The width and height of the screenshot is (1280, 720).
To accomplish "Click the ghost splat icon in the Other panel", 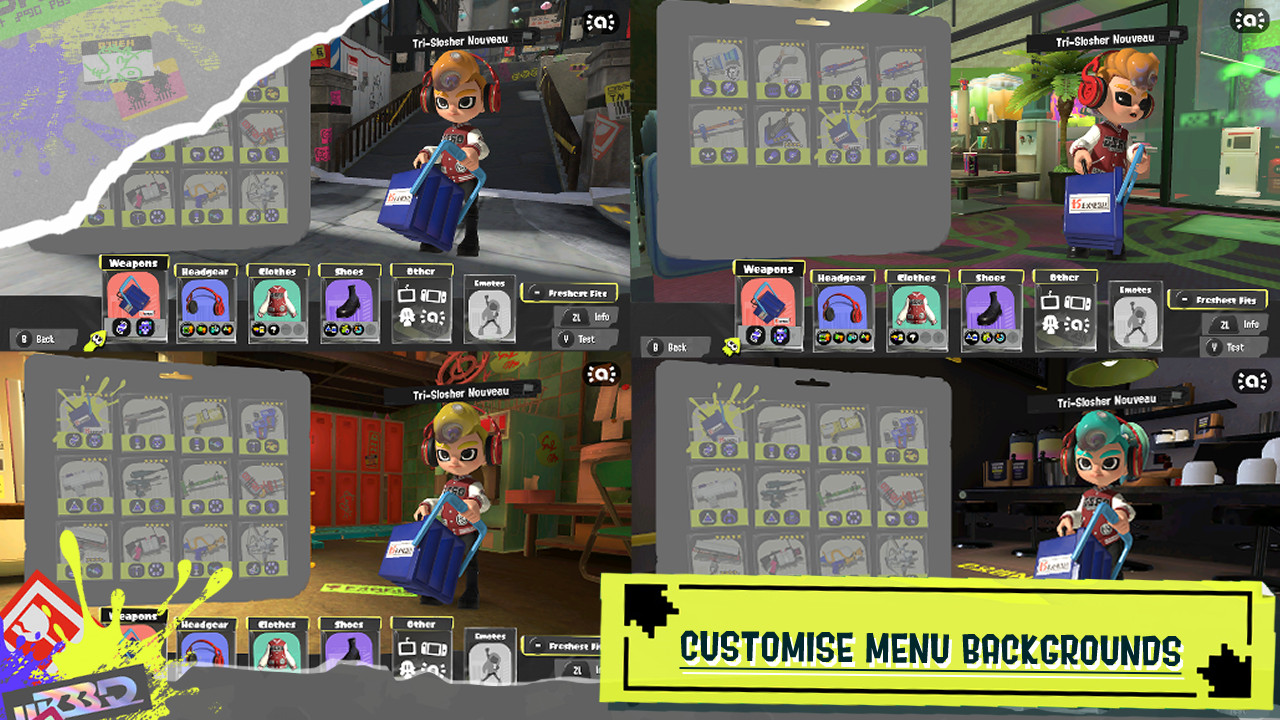I will 406,315.
